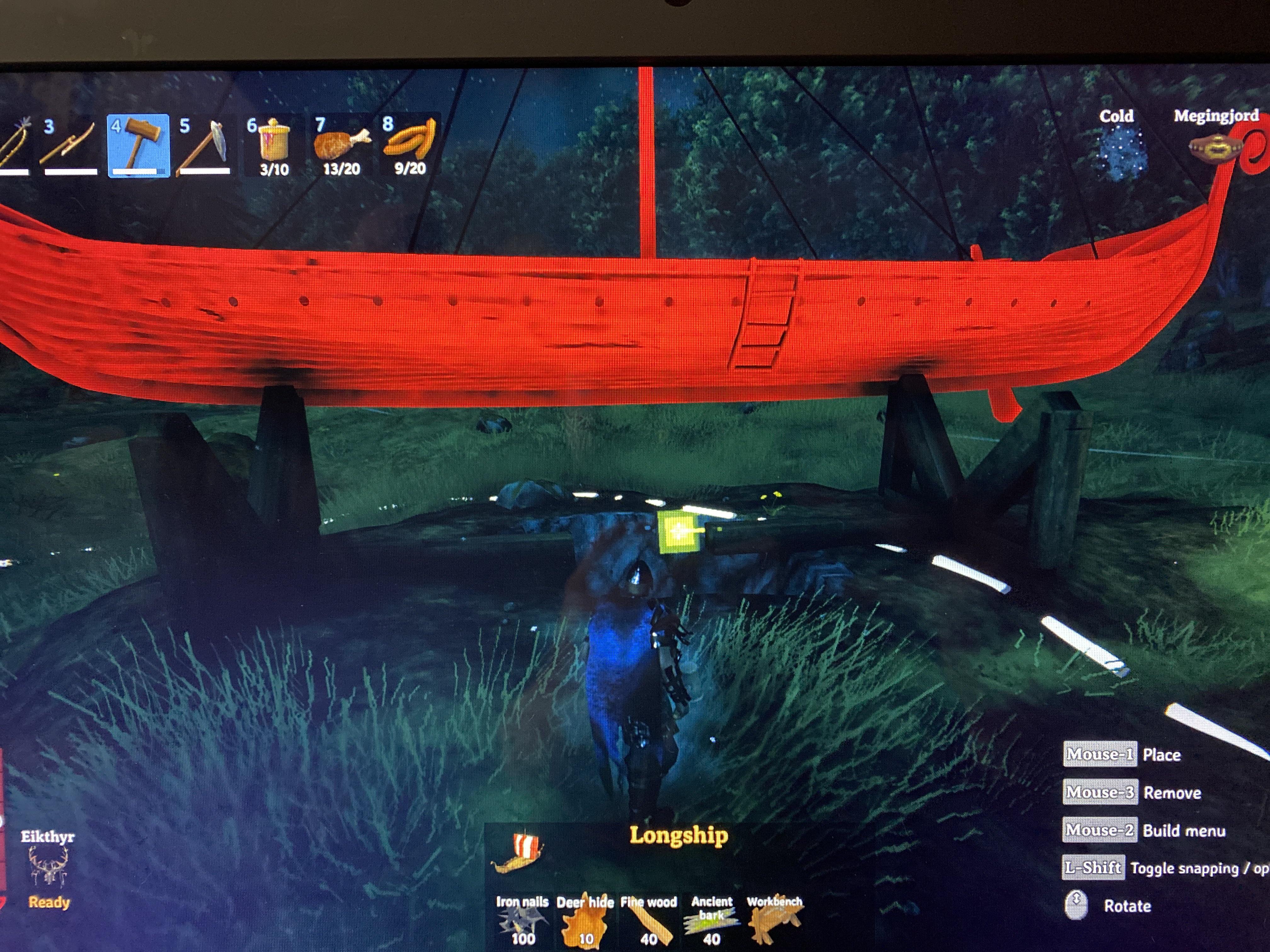The height and width of the screenshot is (952, 1270).
Task: Select the hammer in hotbar slot 4
Action: [x=138, y=144]
